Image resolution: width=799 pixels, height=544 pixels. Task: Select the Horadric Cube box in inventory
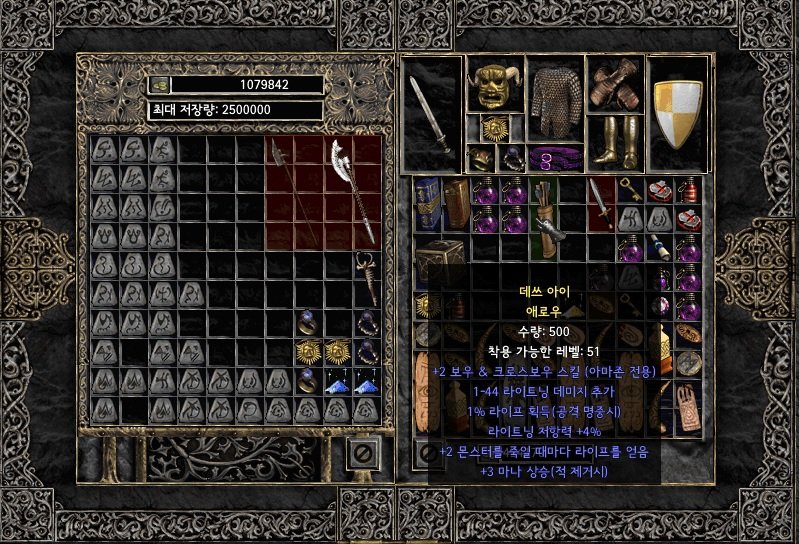[x=439, y=260]
